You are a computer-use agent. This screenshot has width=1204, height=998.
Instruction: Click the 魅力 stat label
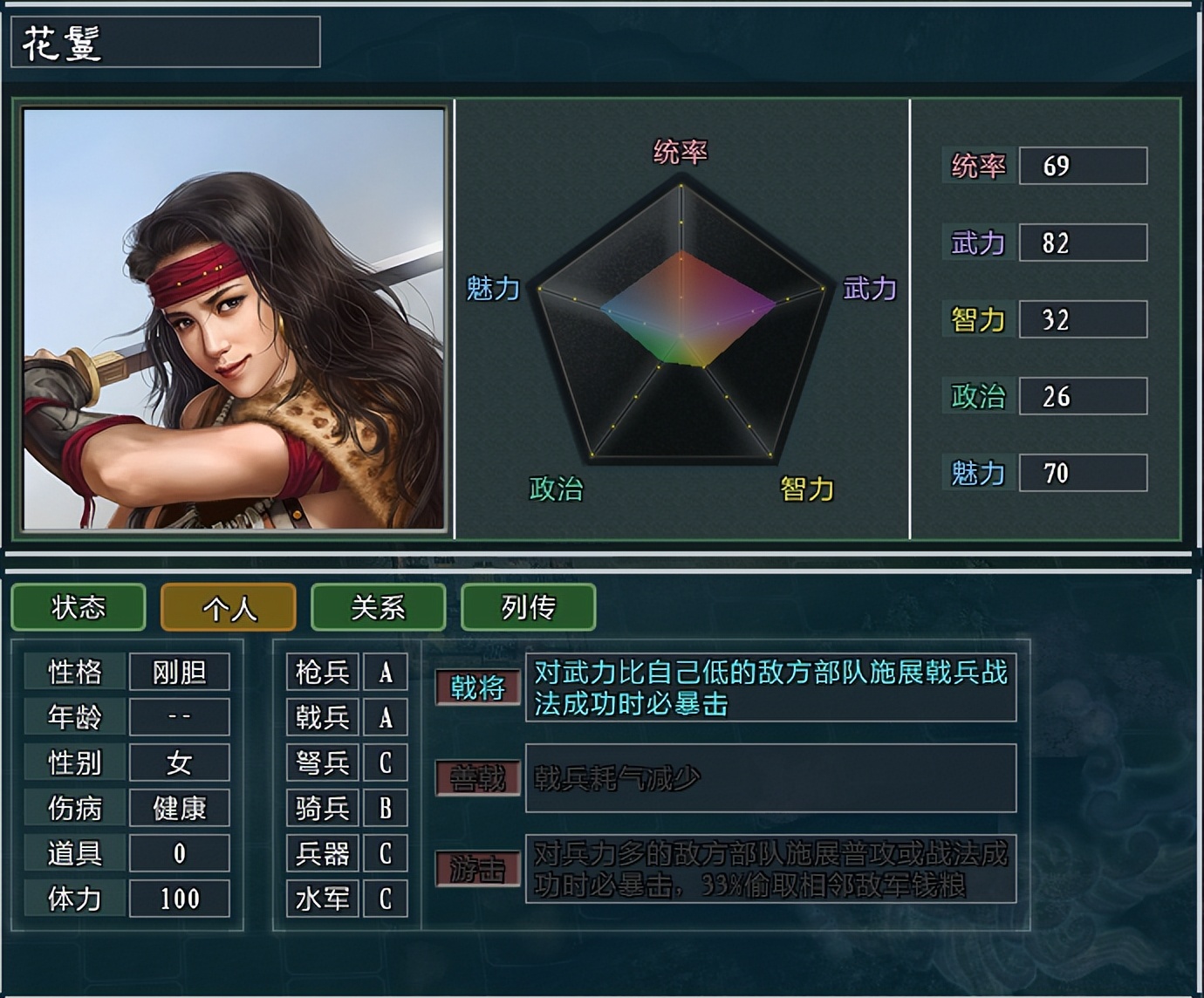tap(976, 474)
